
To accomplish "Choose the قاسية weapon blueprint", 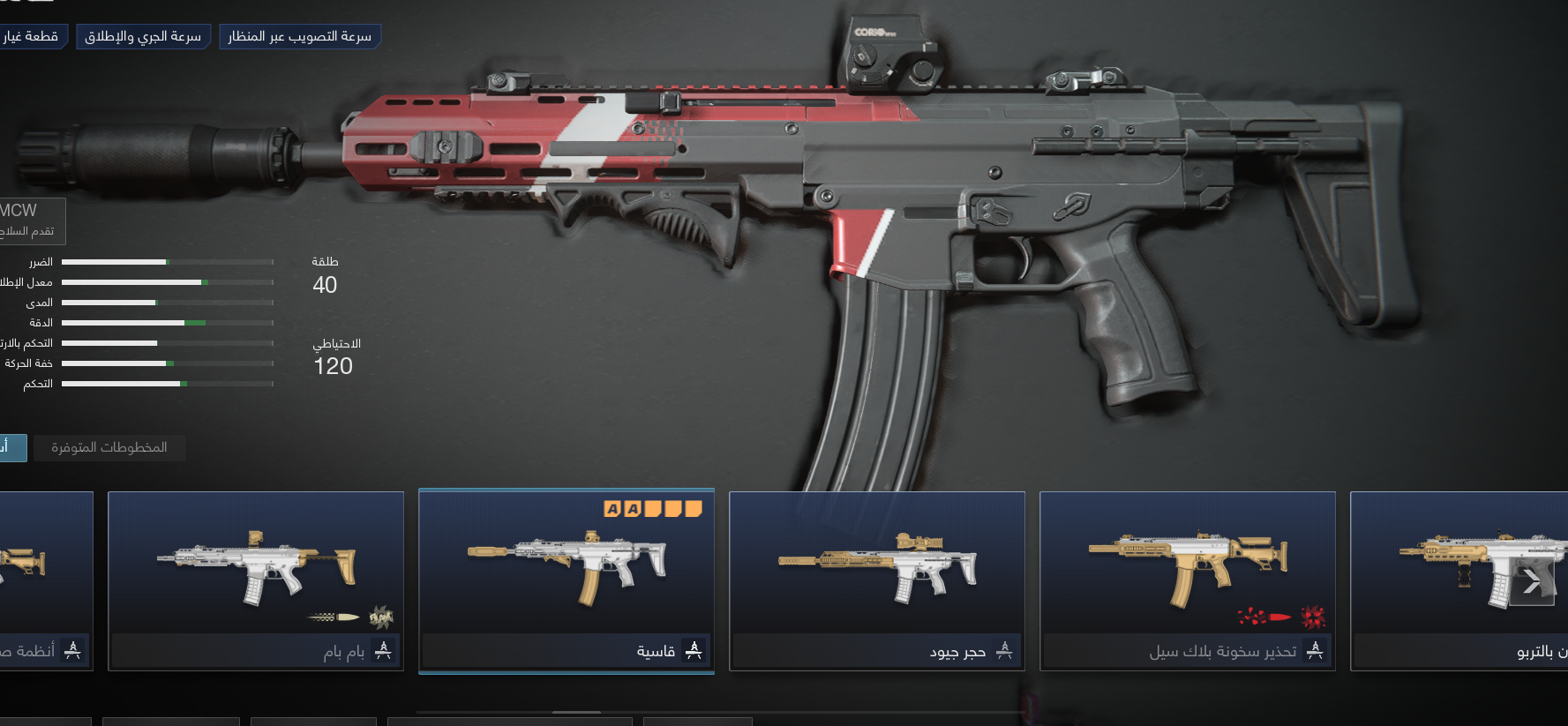I will [x=566, y=580].
